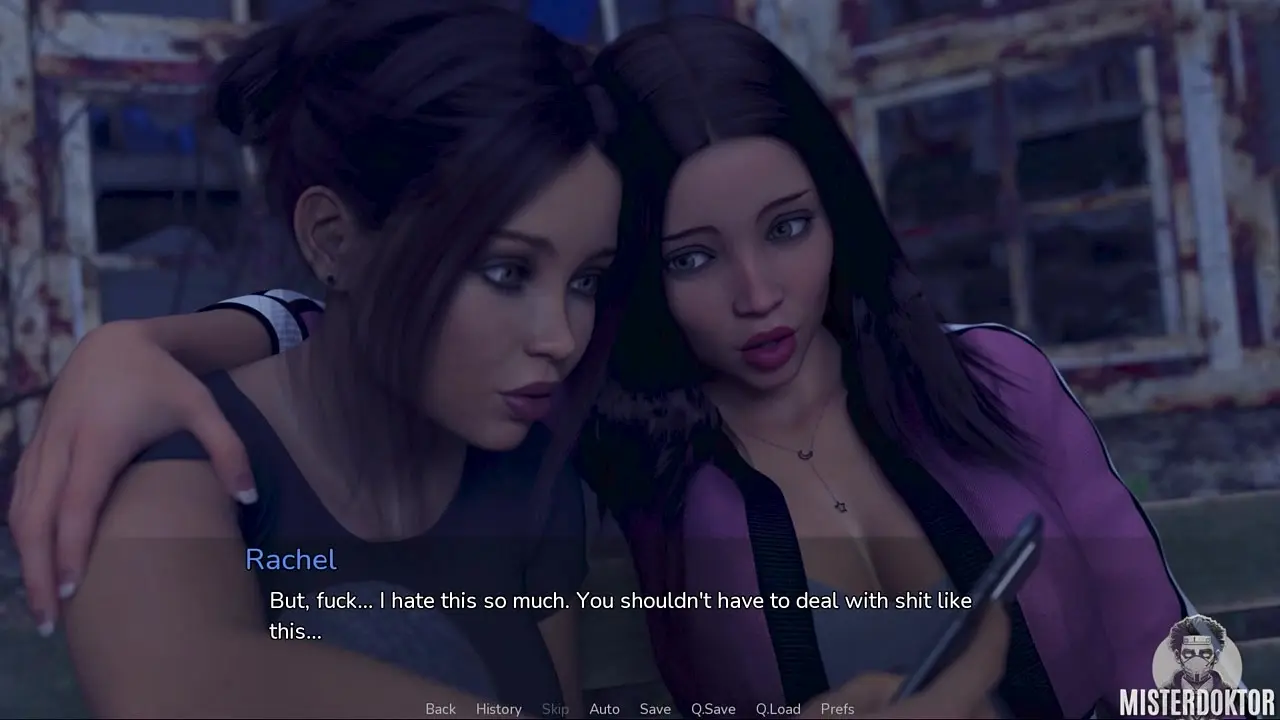Viewport: 1280px width, 720px height.
Task: Open the dialogue History log
Action: (x=498, y=709)
